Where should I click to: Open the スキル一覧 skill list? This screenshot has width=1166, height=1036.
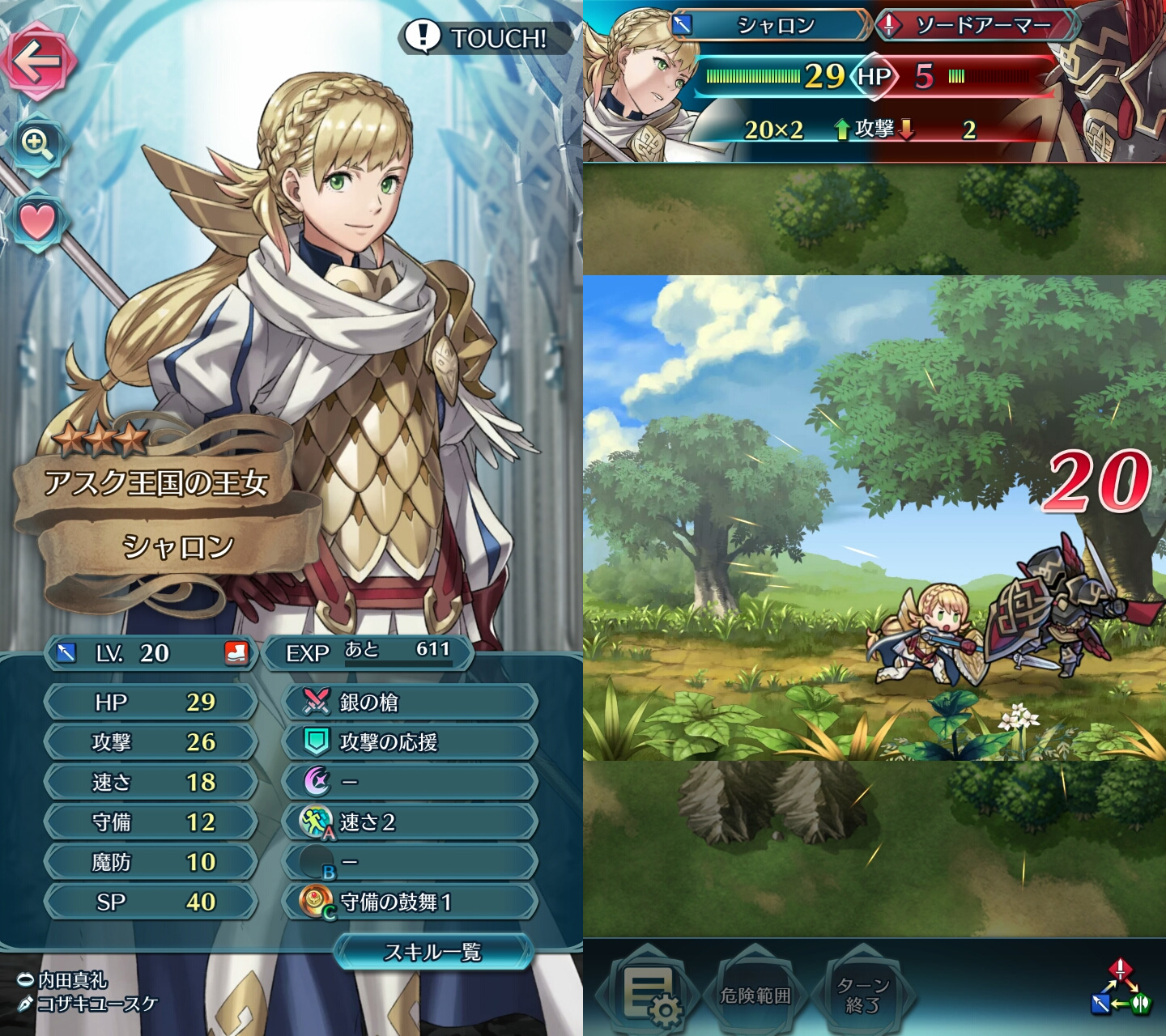click(433, 952)
